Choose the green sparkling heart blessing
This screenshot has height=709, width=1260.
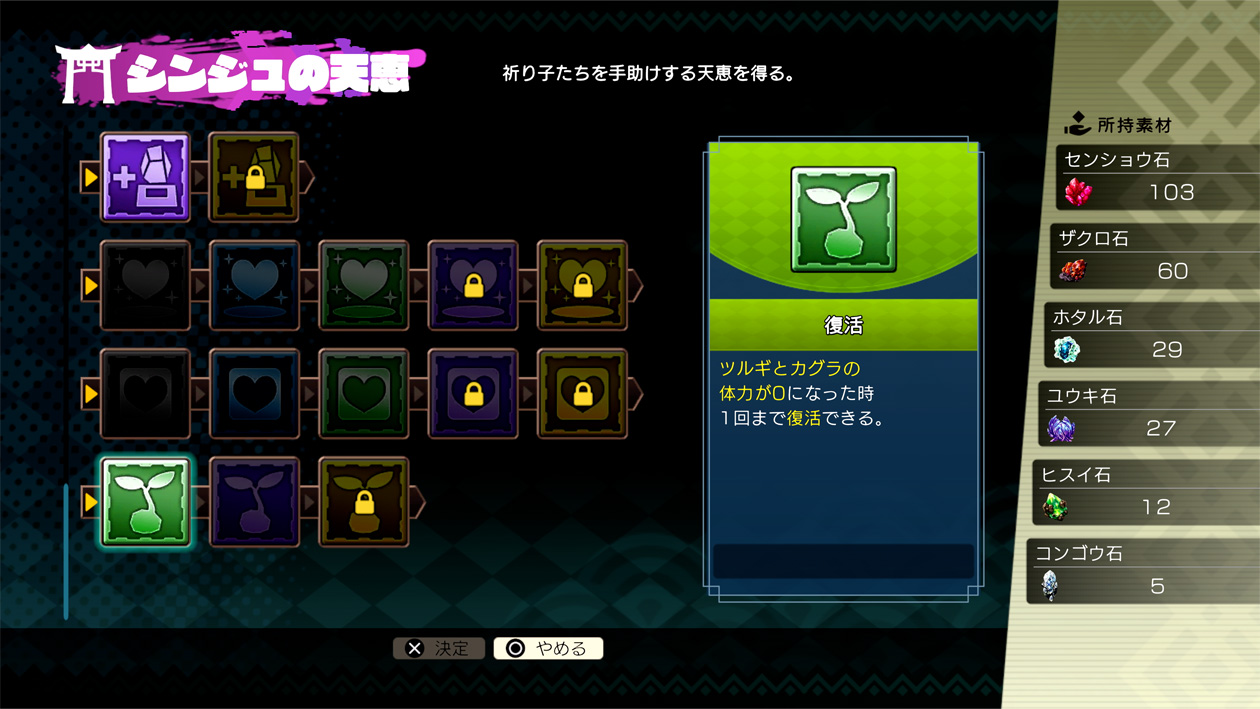click(363, 285)
